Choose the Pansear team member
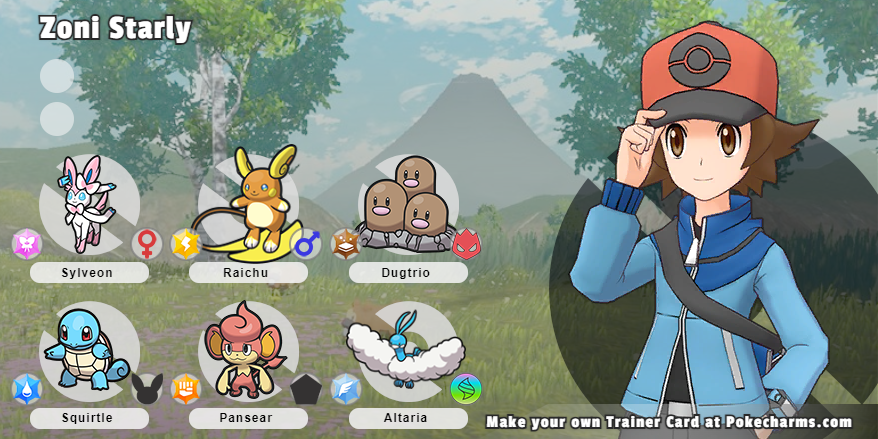Screen dimensions: 878x439 [x=239, y=349]
